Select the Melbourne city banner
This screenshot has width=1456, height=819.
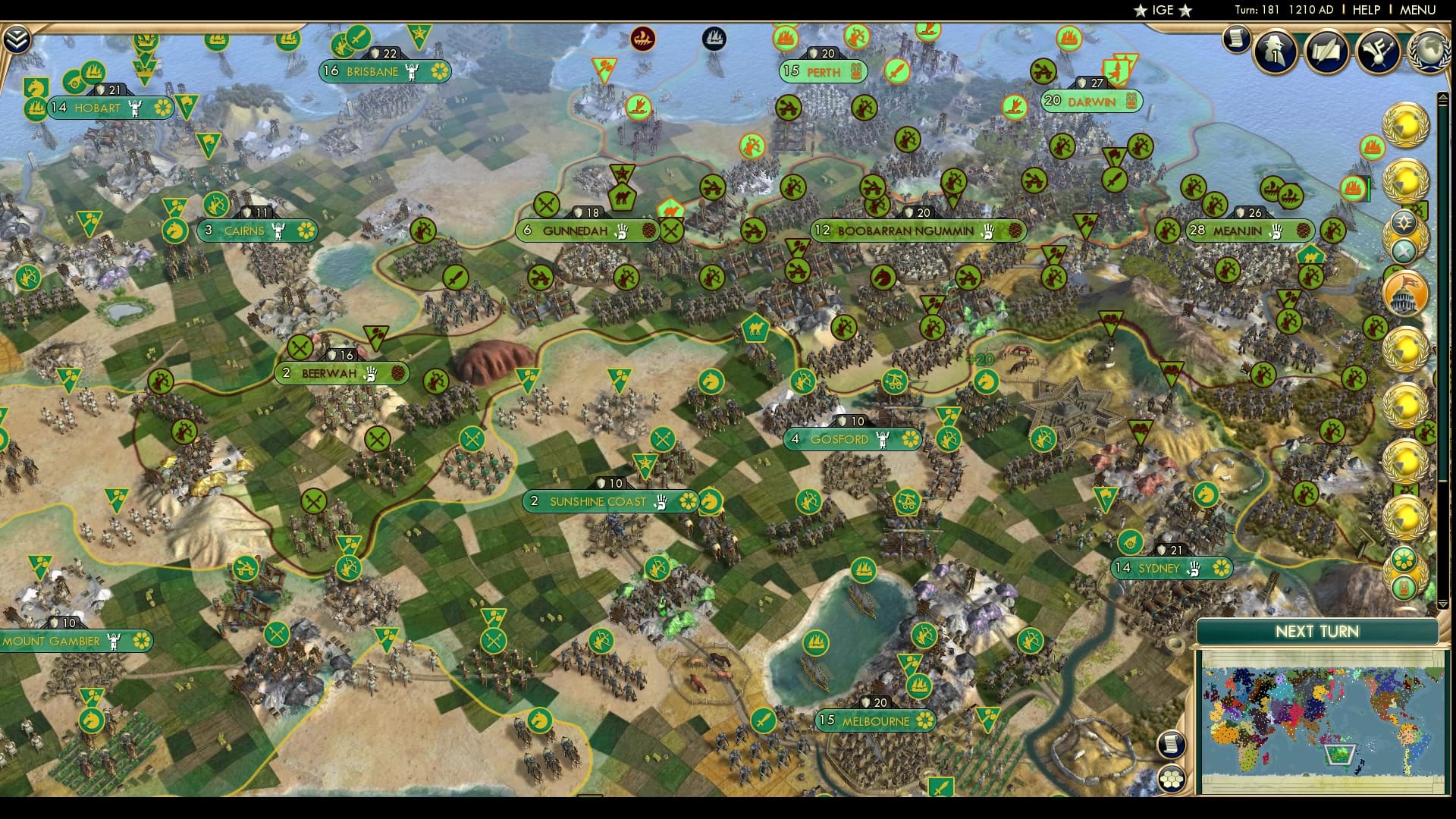(873, 721)
